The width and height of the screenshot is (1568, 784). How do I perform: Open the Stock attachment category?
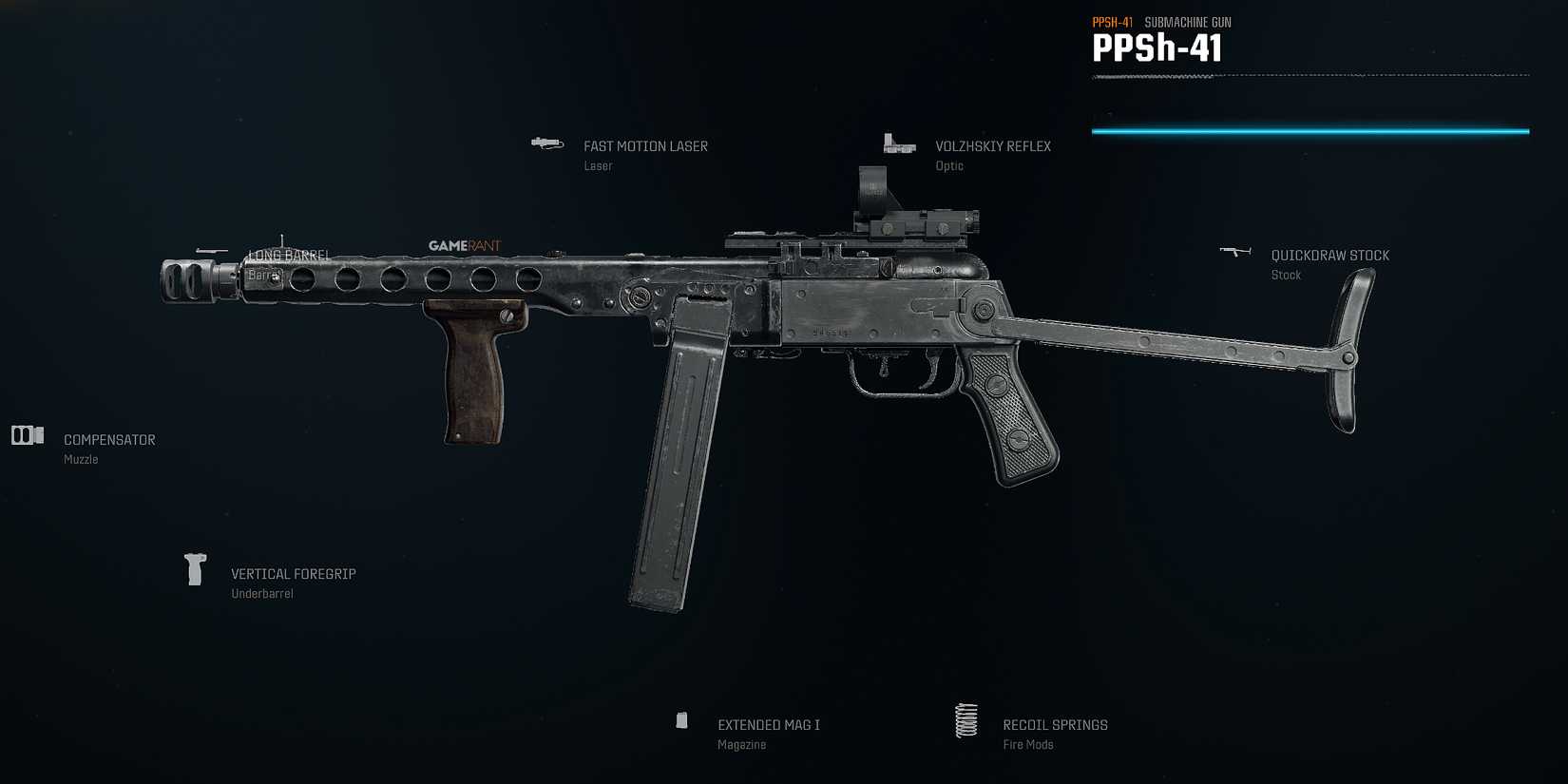click(1286, 275)
